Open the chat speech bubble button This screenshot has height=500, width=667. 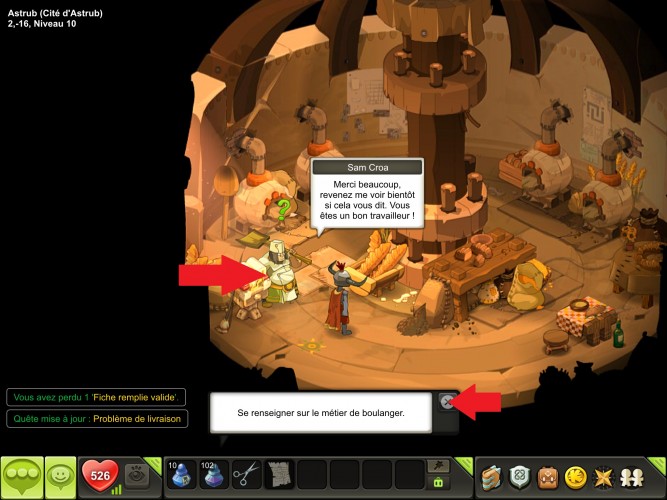tap(22, 476)
